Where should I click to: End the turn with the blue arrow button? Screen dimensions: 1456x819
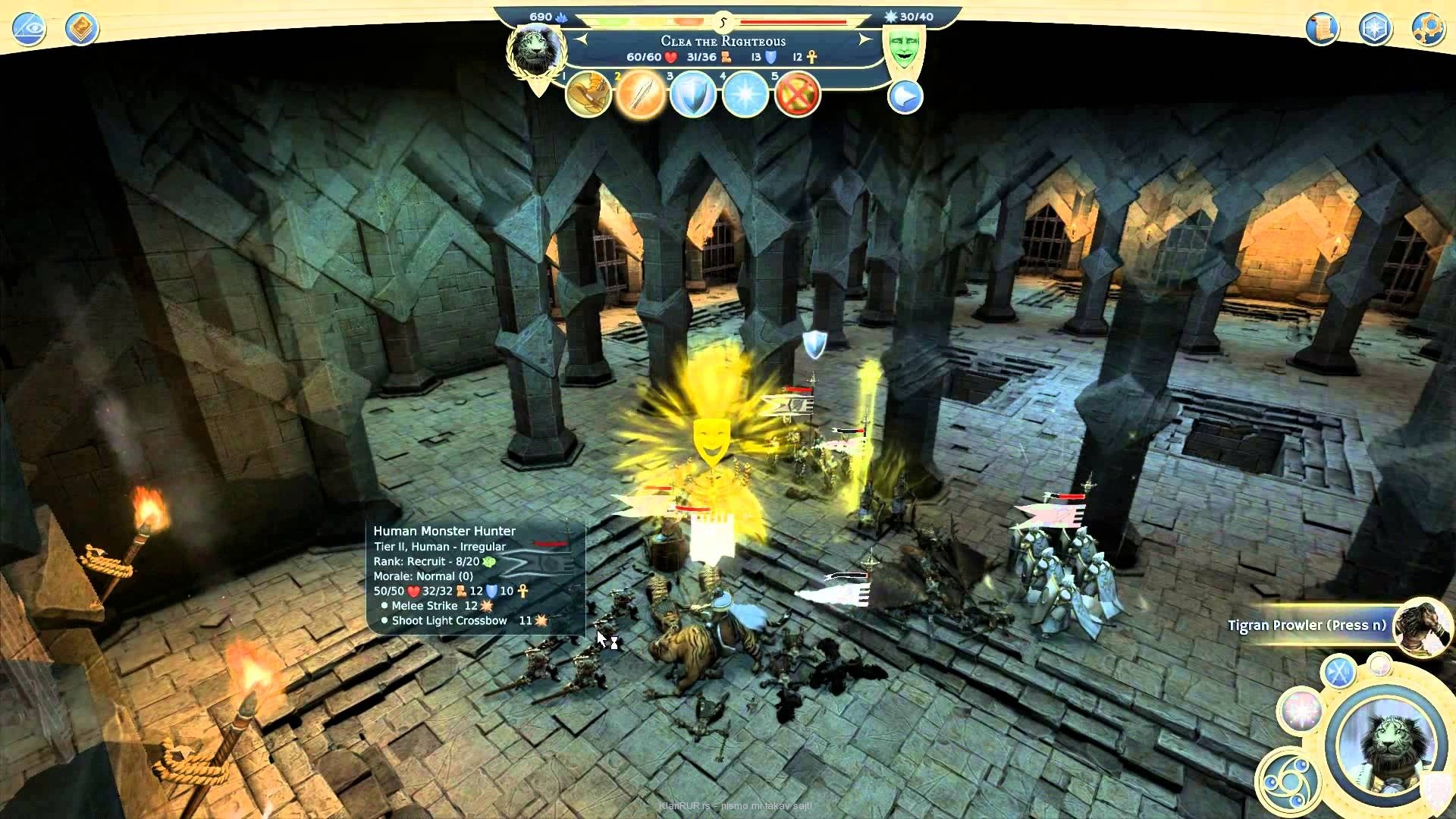tap(905, 97)
